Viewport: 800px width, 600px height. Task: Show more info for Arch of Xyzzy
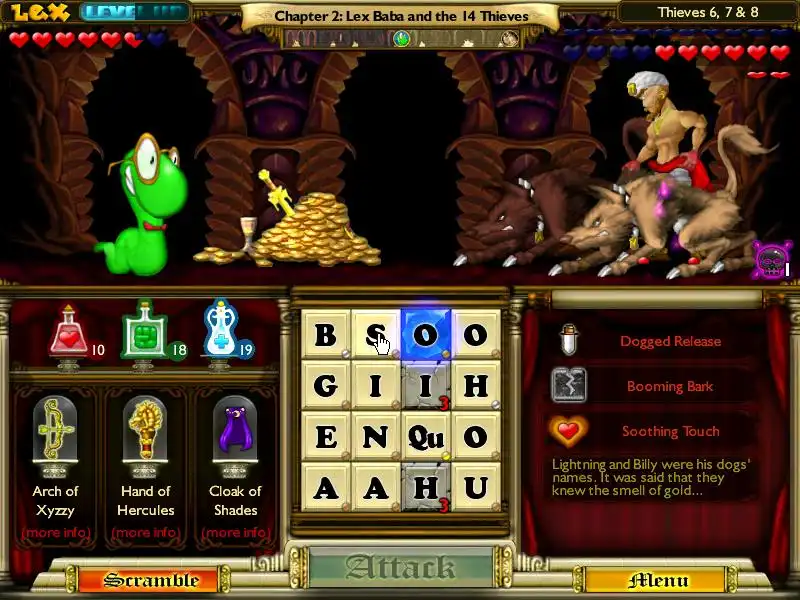coord(55,533)
